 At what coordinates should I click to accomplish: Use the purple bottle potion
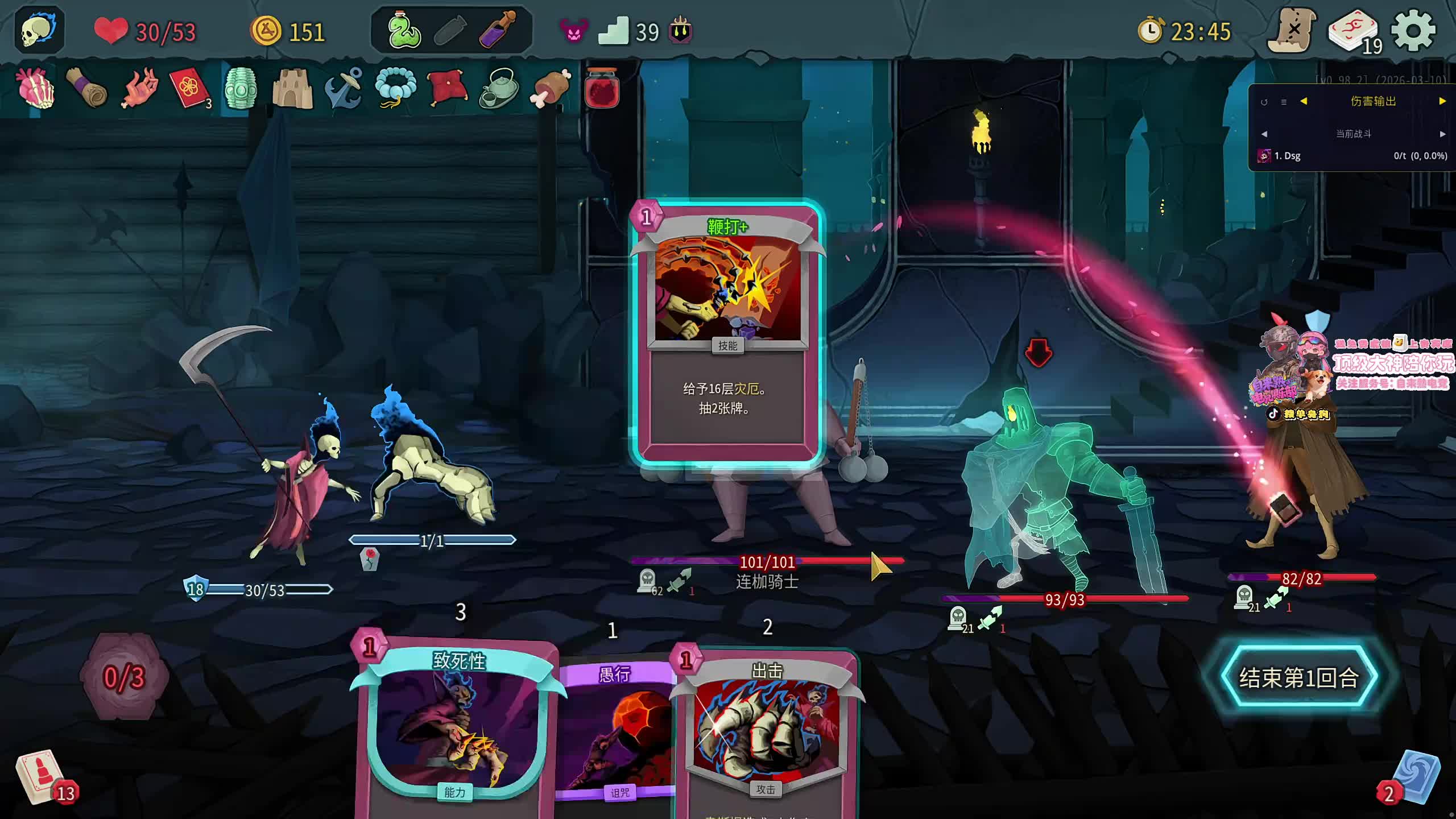[497, 31]
